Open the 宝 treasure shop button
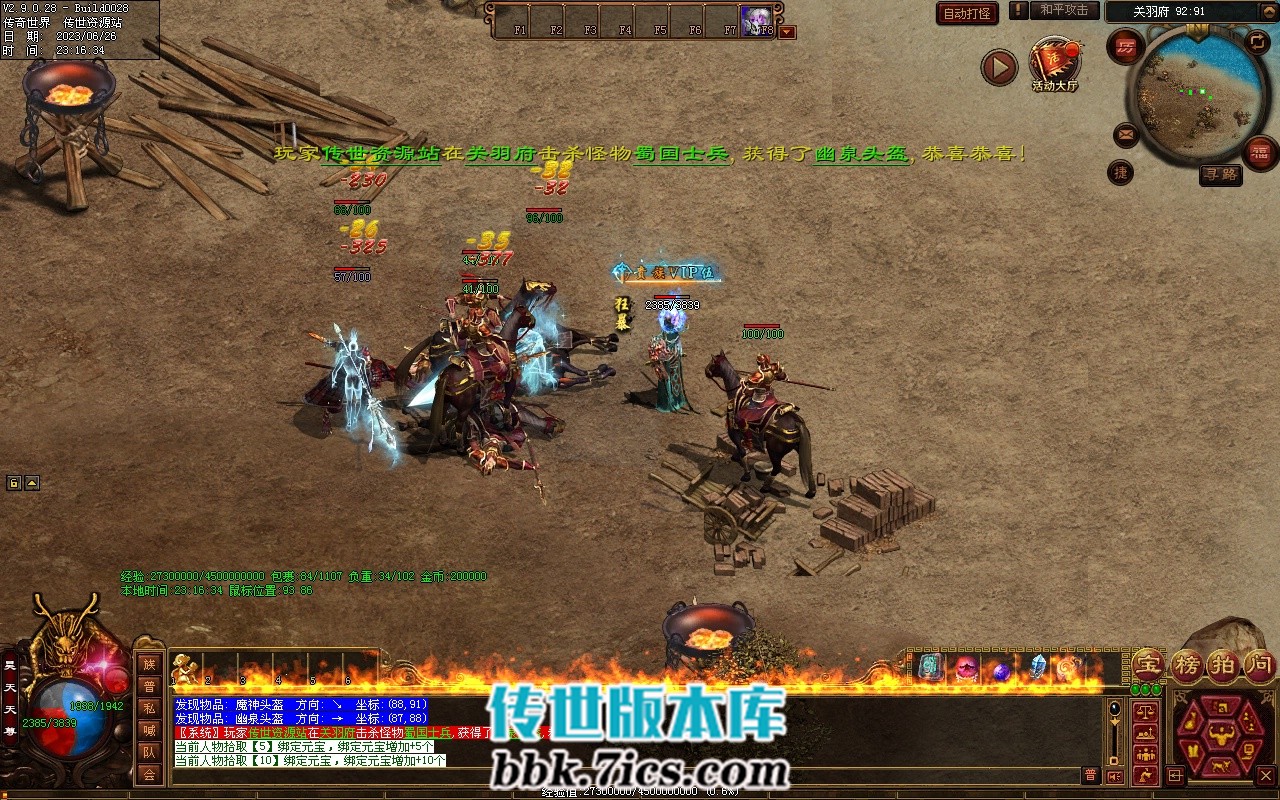The image size is (1280, 800). pyautogui.click(x=1147, y=664)
